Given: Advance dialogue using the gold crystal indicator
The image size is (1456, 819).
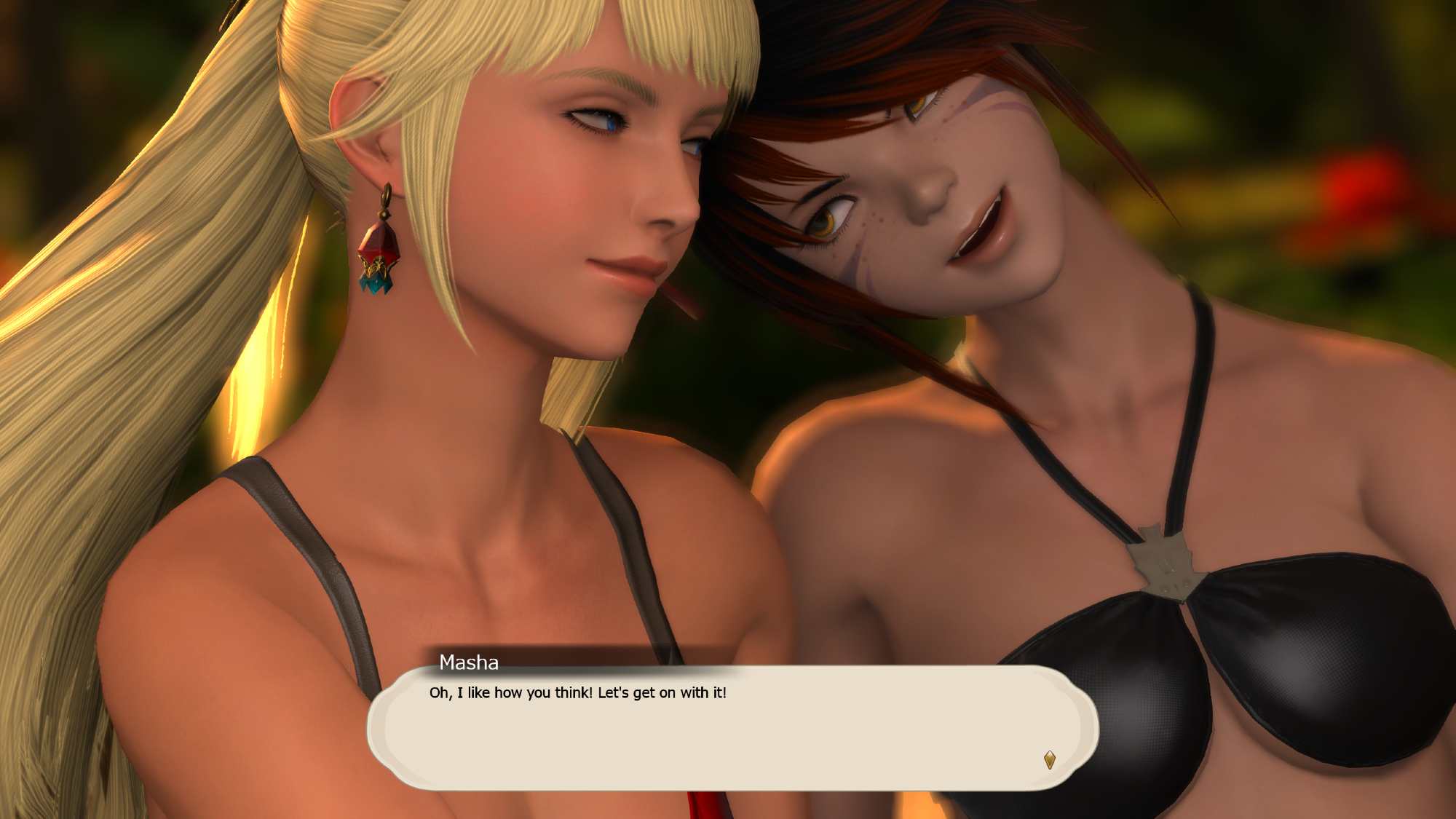Looking at the screenshot, I should pos(1049,760).
